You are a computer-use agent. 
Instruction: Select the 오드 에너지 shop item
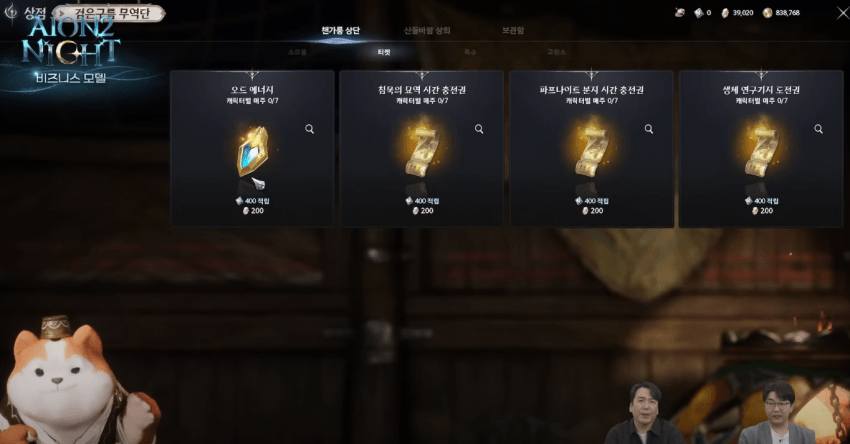click(252, 149)
